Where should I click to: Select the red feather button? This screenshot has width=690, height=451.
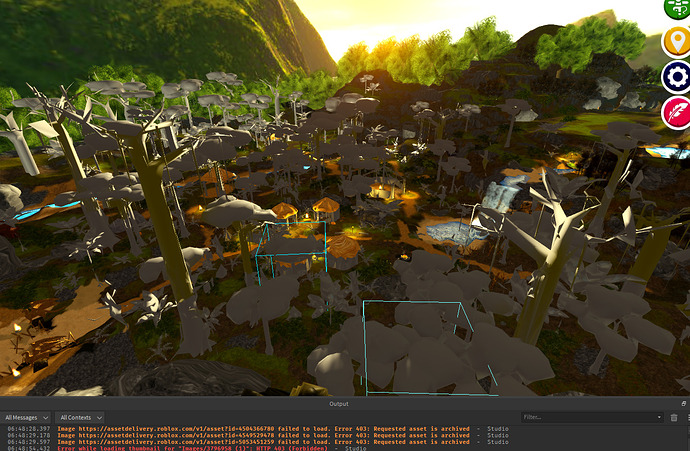(677, 108)
